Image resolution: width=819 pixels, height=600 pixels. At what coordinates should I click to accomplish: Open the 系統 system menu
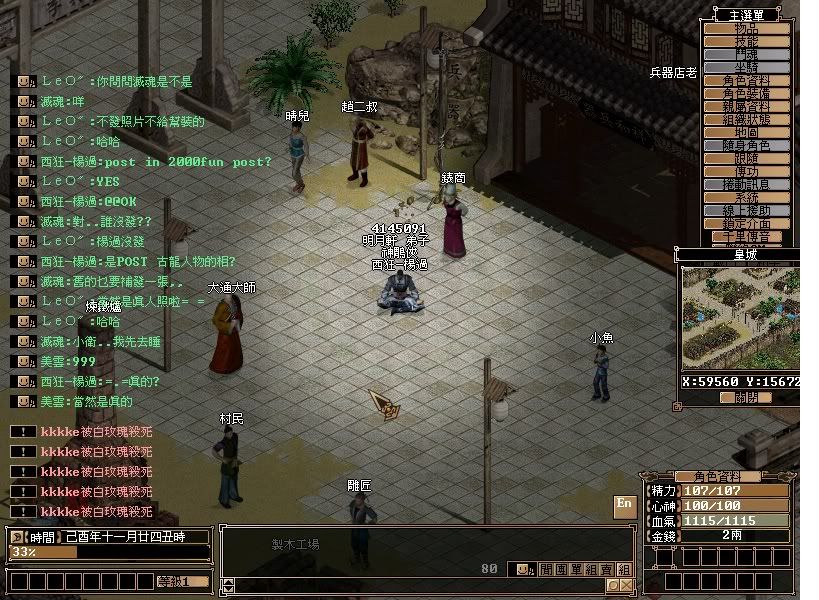click(x=747, y=198)
